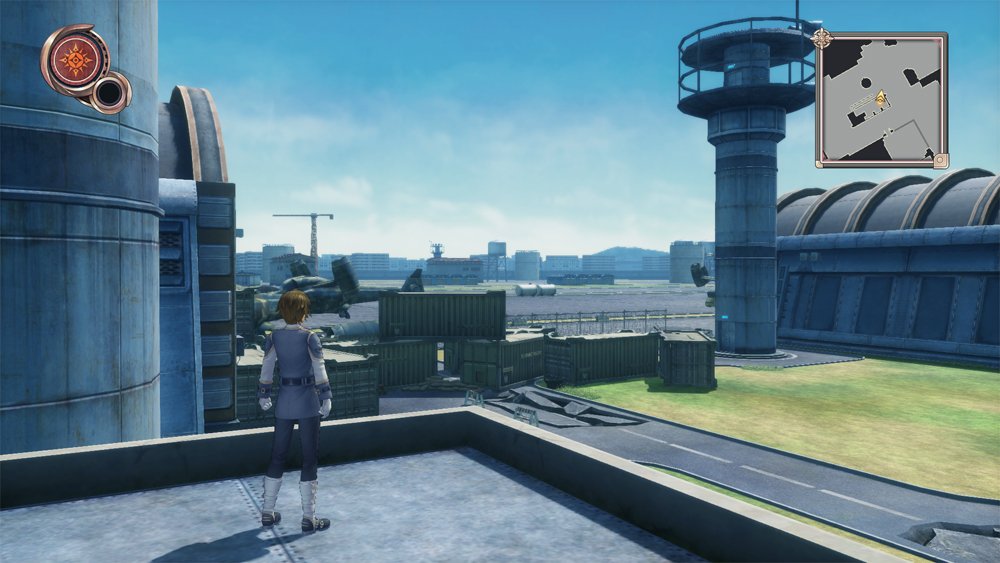Select the small empty black orb slot

click(108, 93)
